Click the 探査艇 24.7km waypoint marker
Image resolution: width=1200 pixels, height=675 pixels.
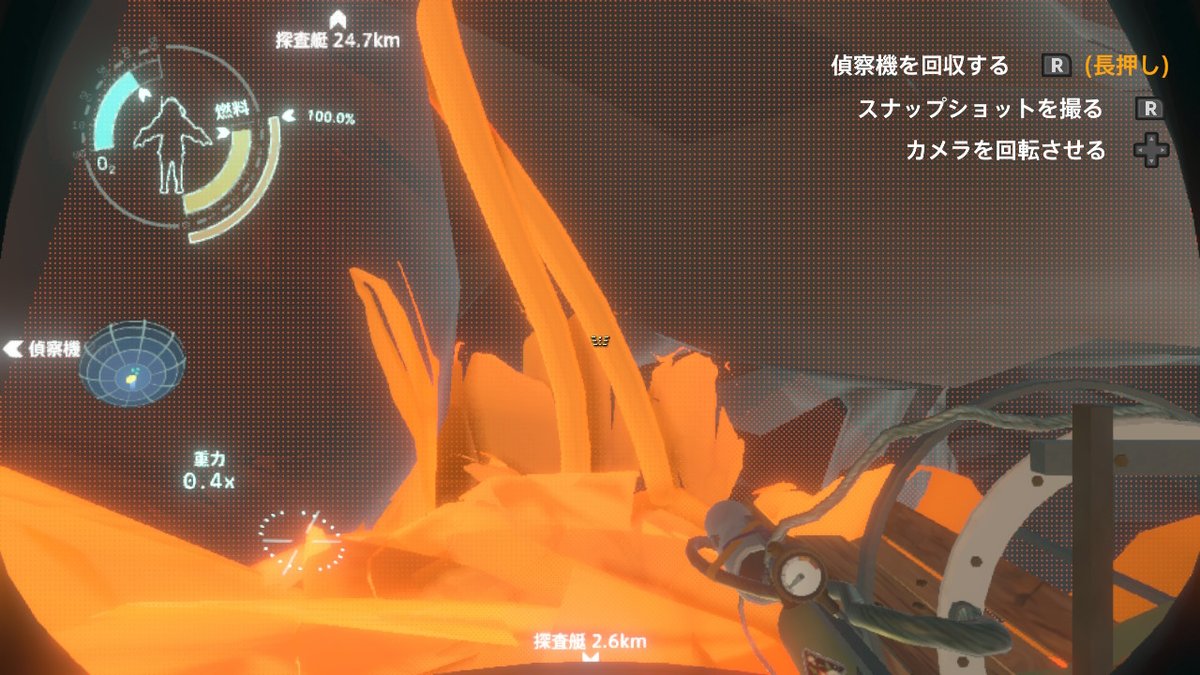click(x=337, y=20)
